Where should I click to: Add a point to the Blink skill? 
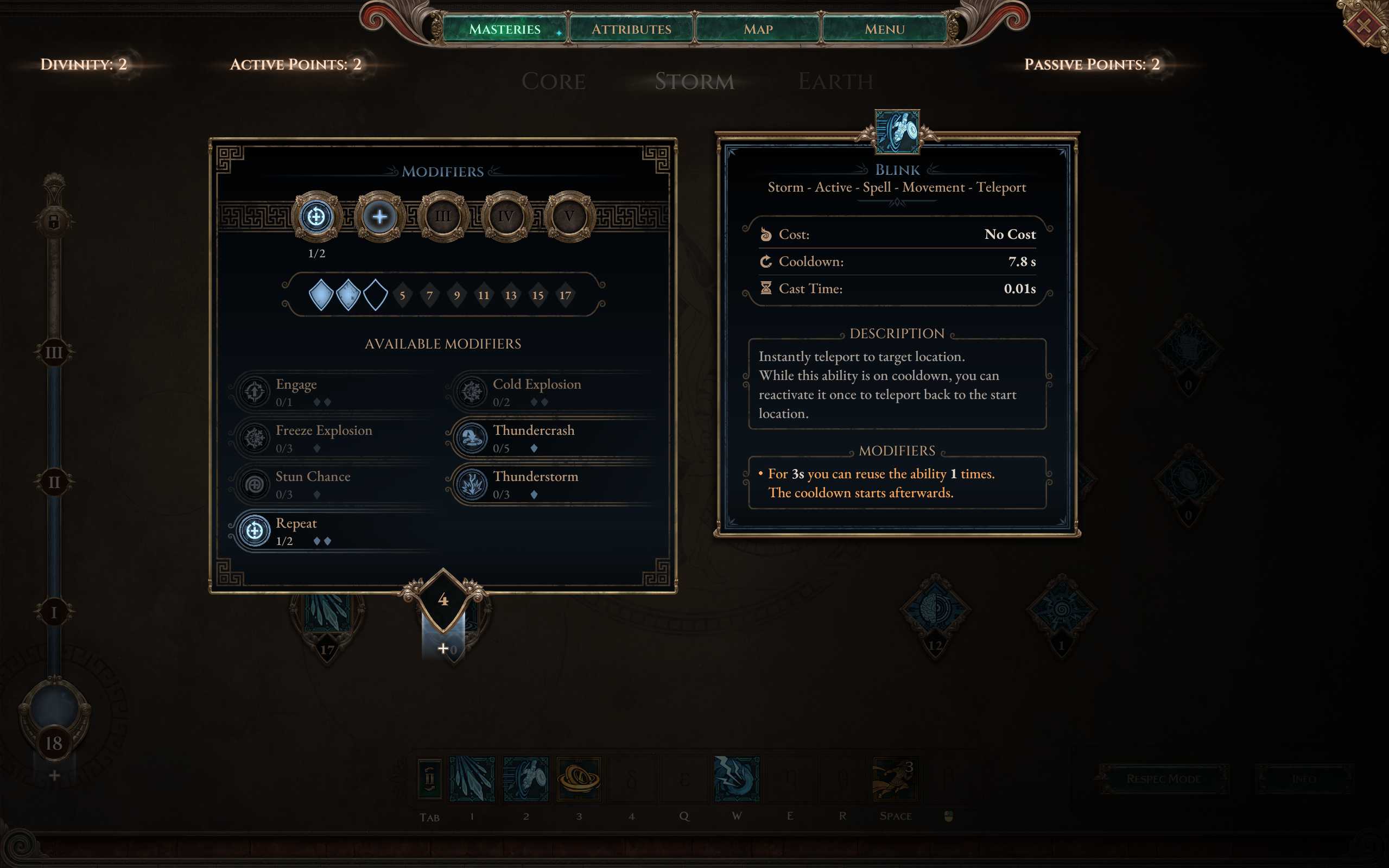click(x=443, y=649)
